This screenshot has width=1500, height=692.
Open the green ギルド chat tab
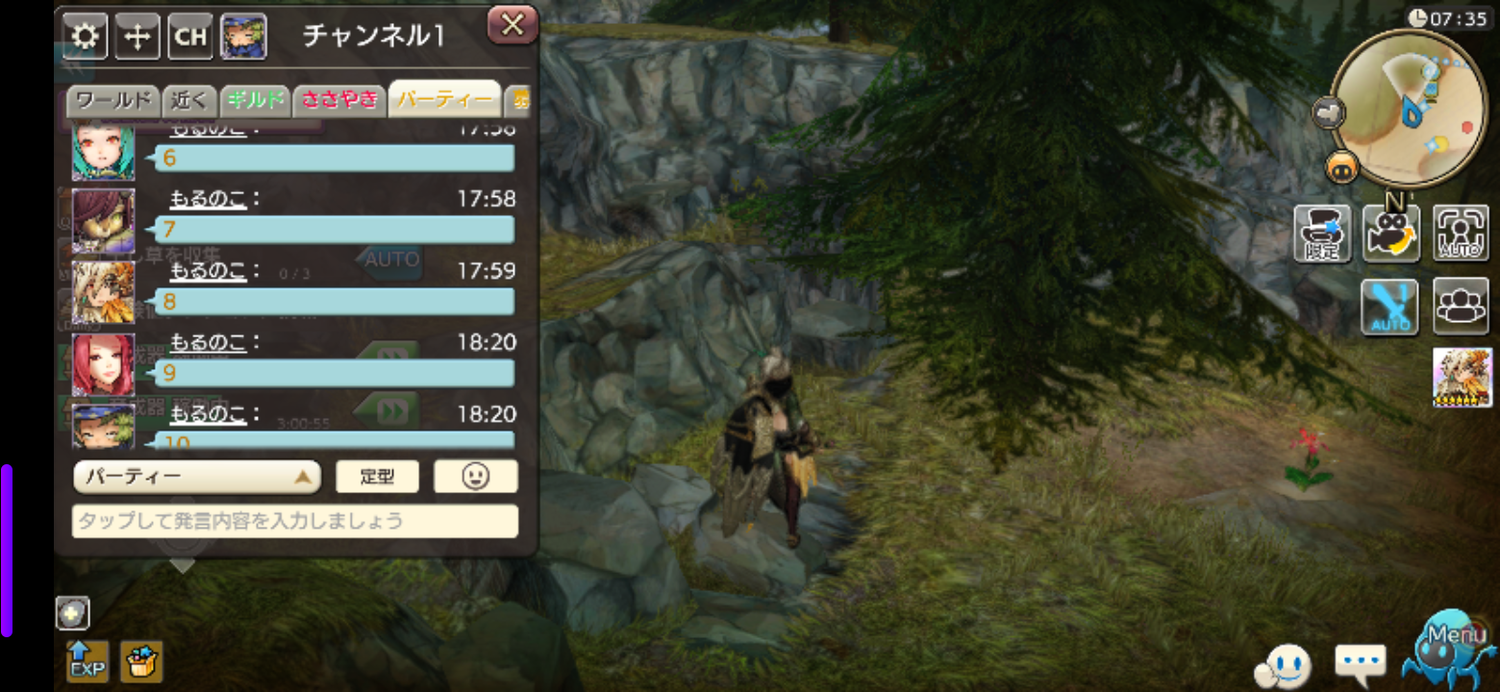click(x=255, y=100)
